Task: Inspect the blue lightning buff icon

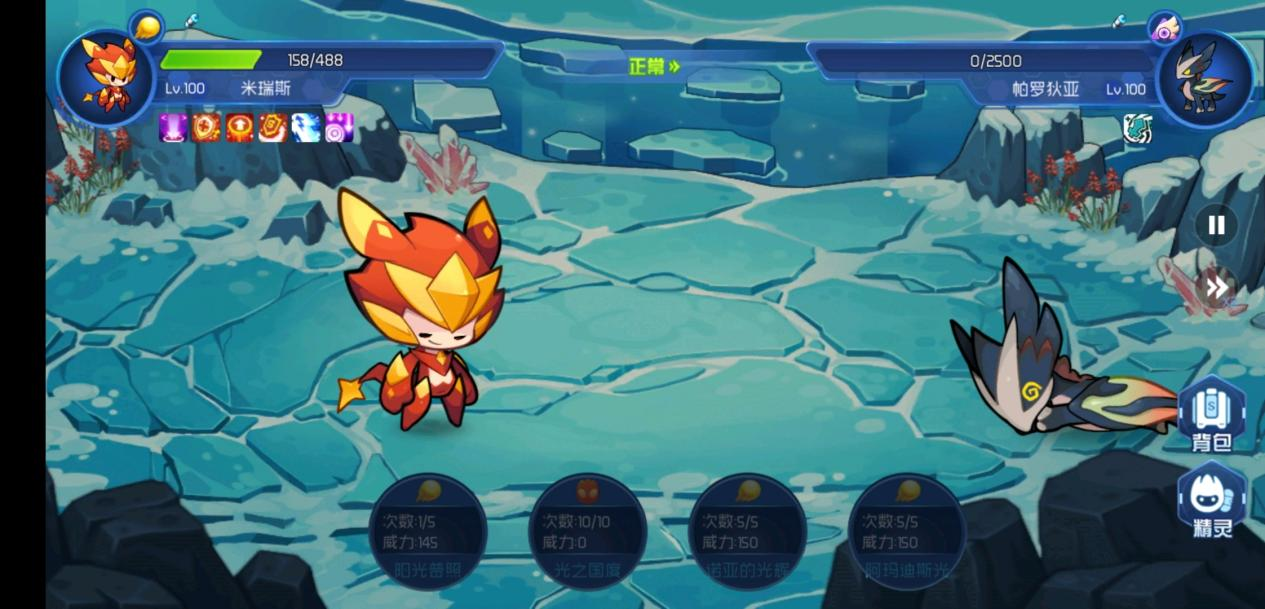Action: [306, 128]
